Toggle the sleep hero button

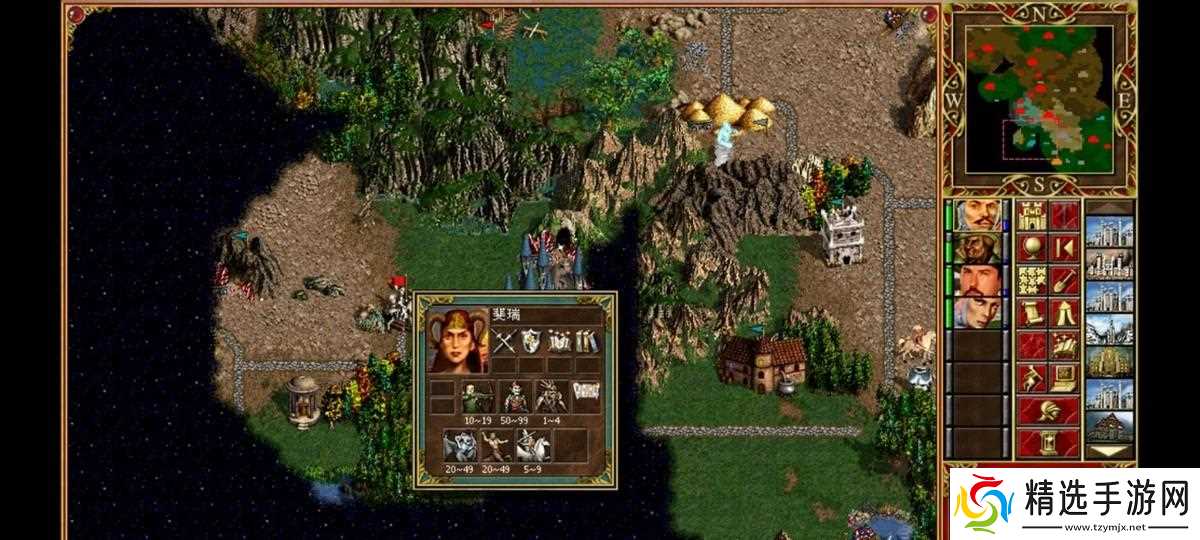click(x=1065, y=247)
